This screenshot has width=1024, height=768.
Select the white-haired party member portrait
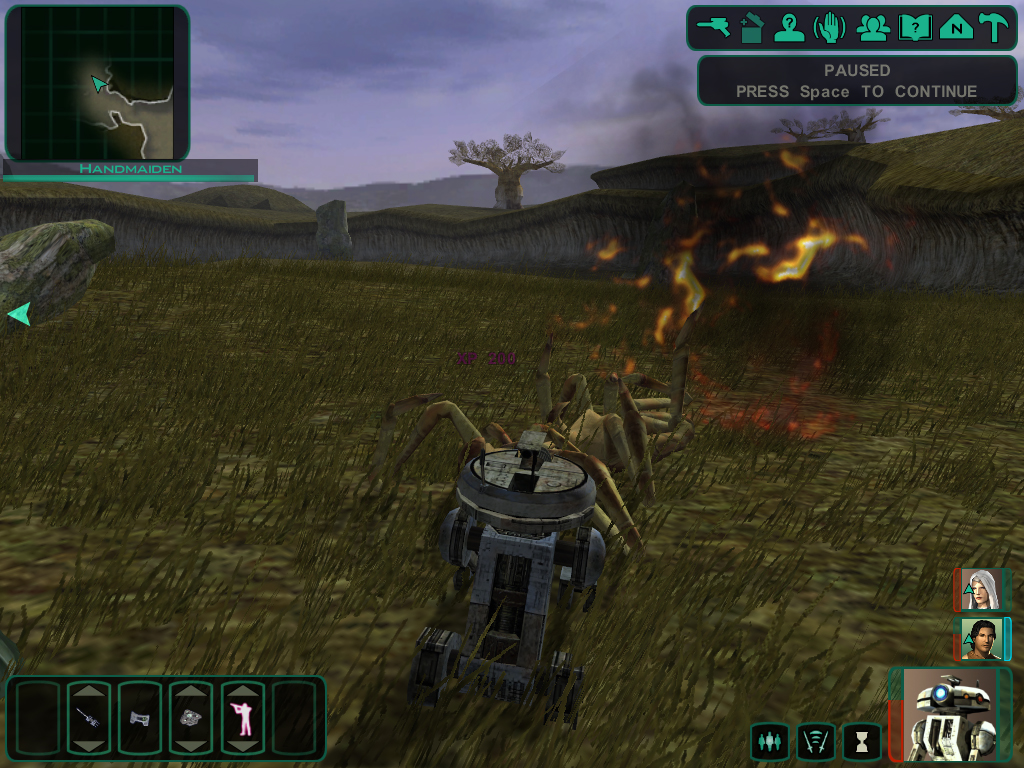(982, 590)
